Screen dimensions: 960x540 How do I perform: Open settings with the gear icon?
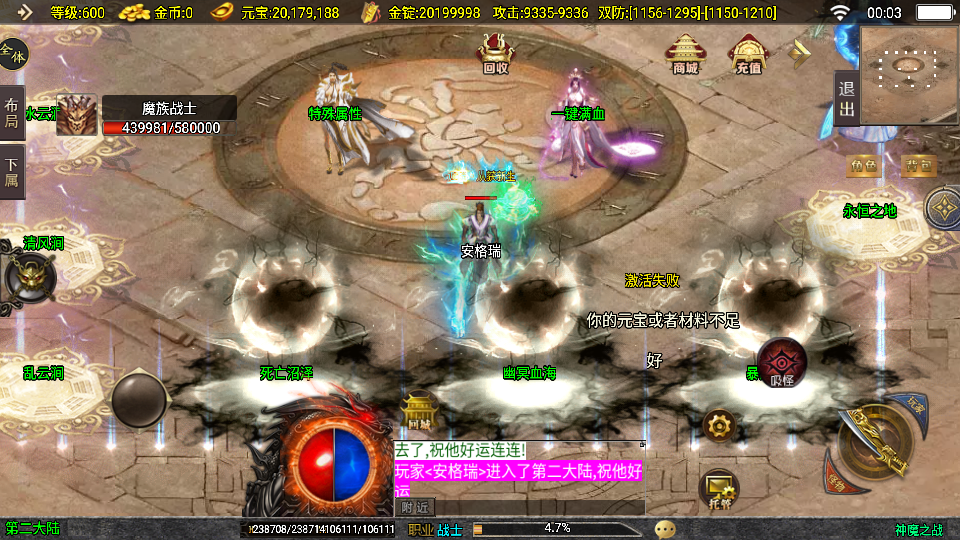coord(718,426)
